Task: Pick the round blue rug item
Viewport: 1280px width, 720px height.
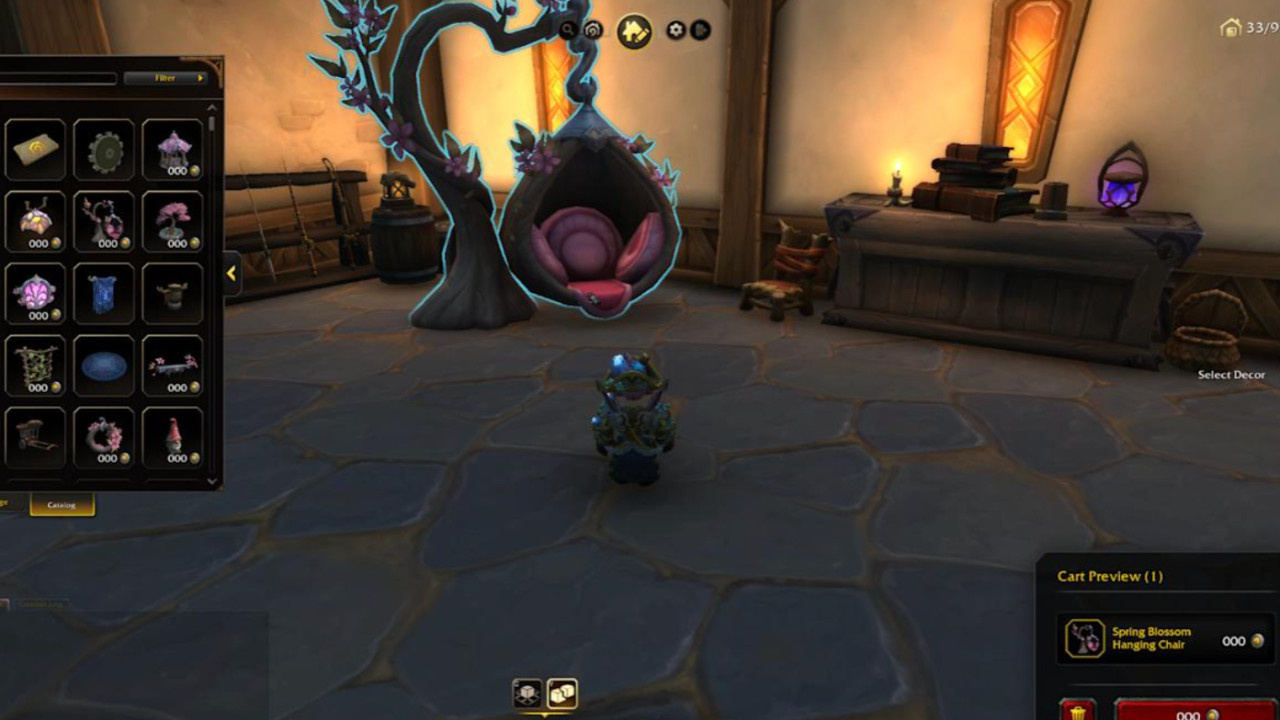Action: point(104,366)
